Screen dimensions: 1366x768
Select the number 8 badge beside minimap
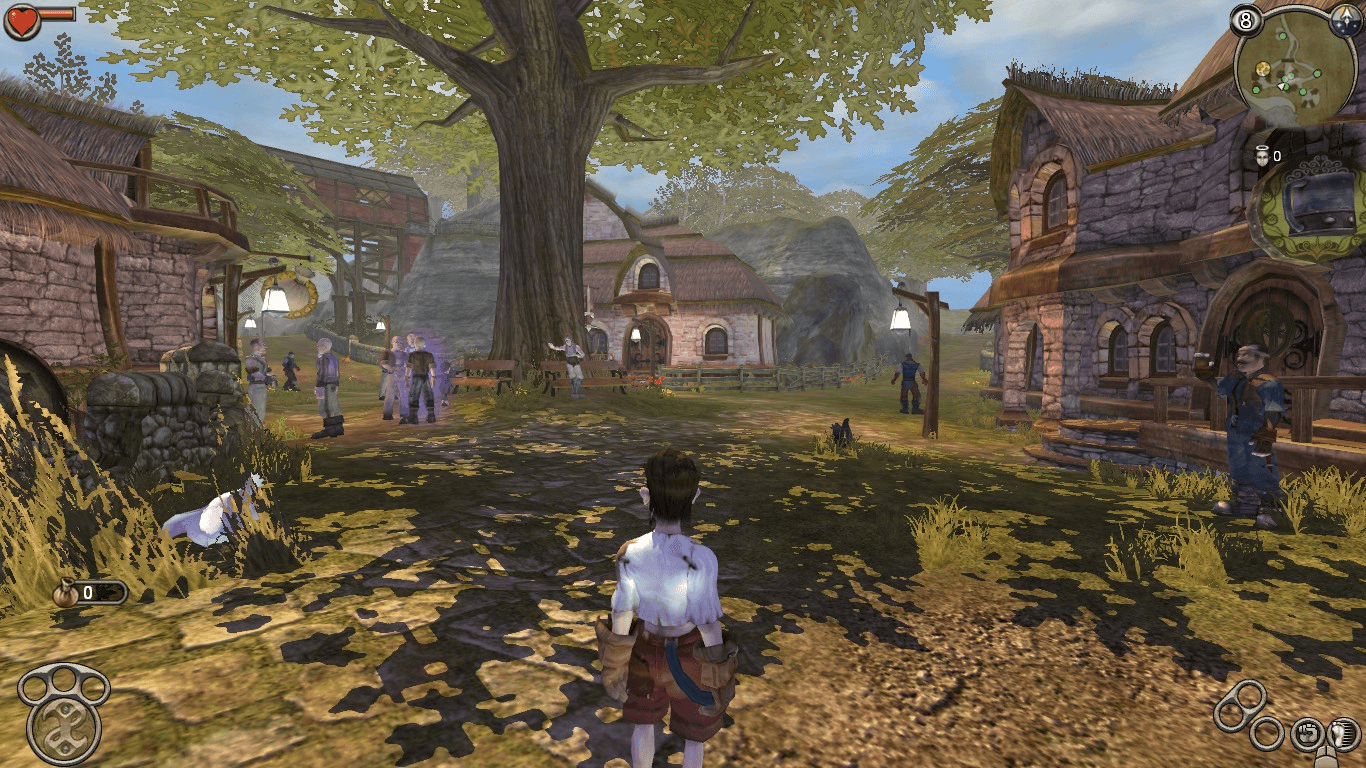coord(1246,19)
